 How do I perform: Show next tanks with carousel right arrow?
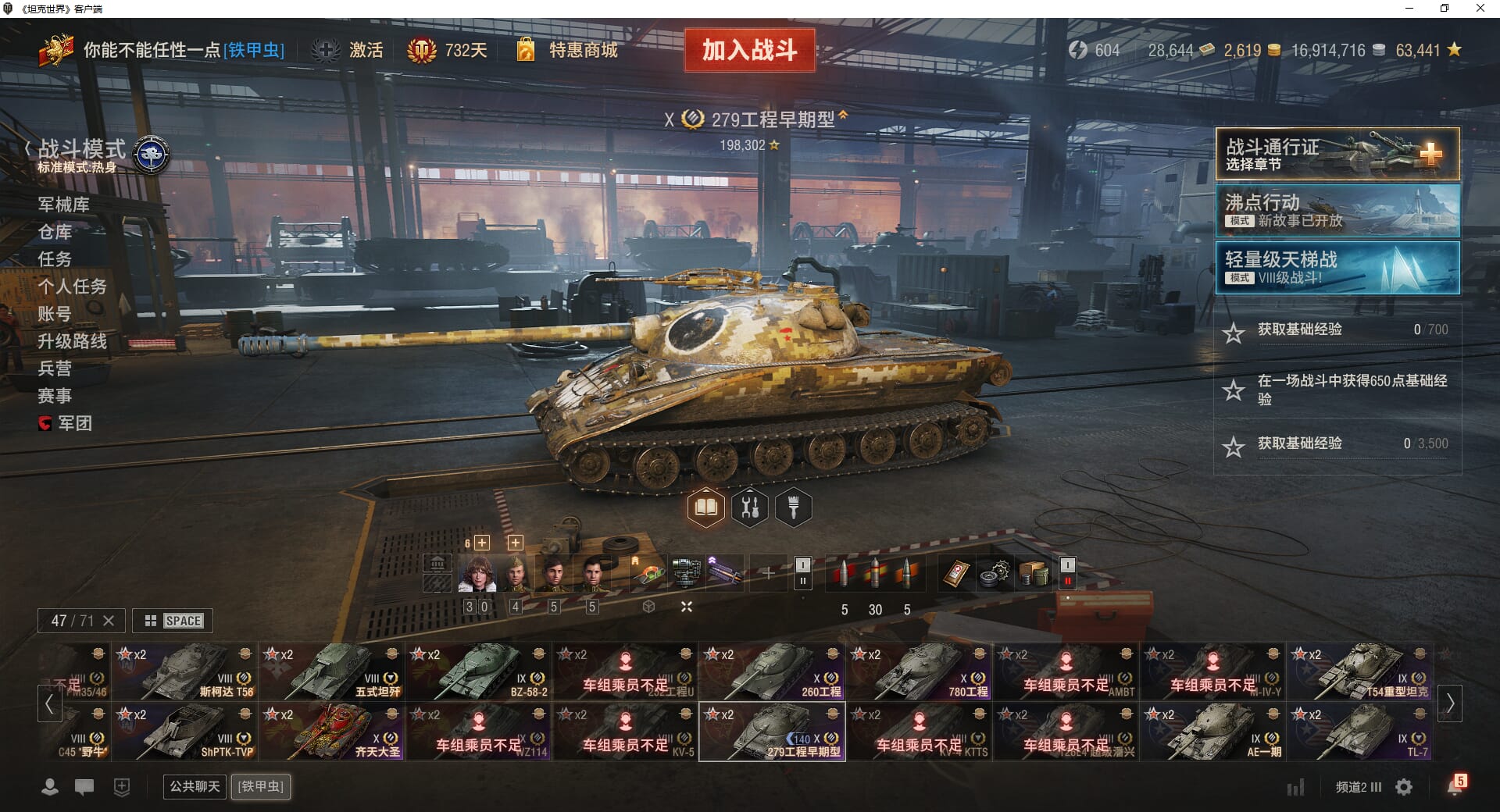click(x=1450, y=703)
